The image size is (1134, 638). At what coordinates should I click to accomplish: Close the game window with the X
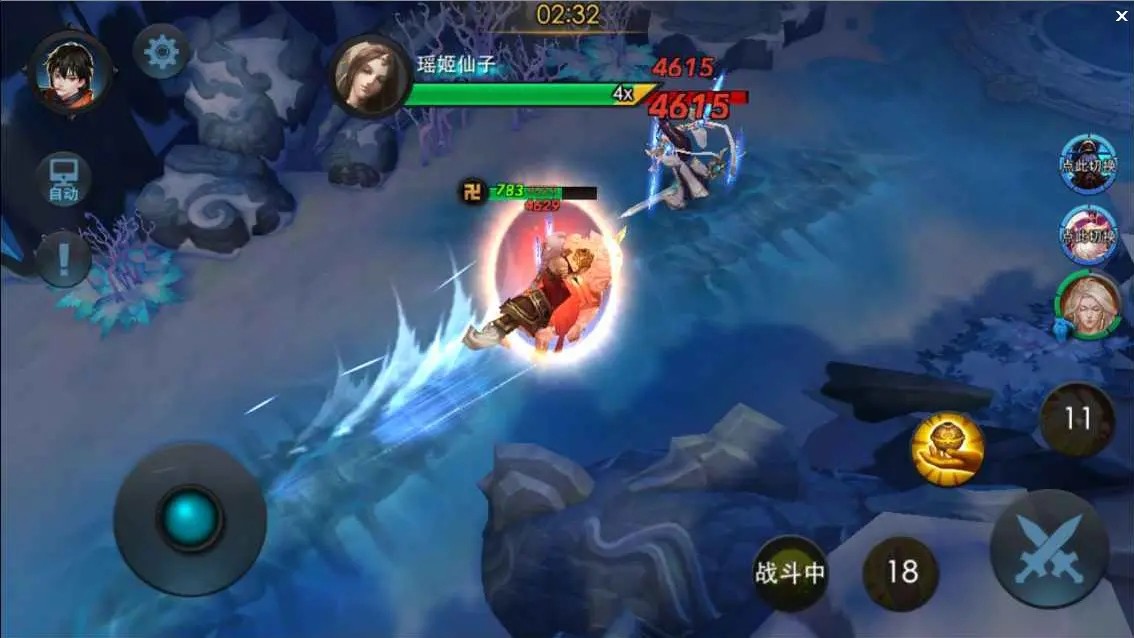click(x=1121, y=16)
